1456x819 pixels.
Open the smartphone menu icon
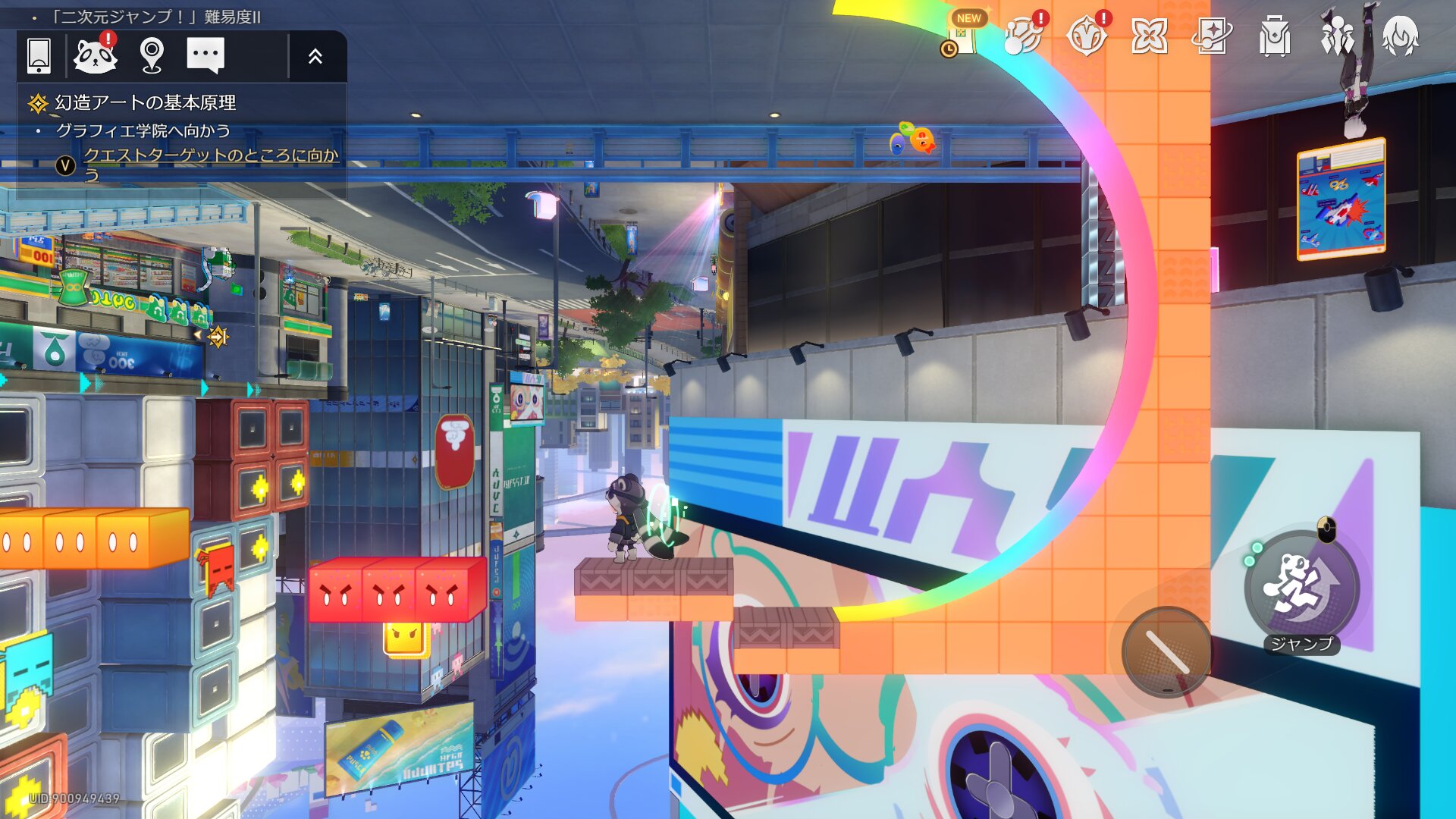click(x=39, y=55)
